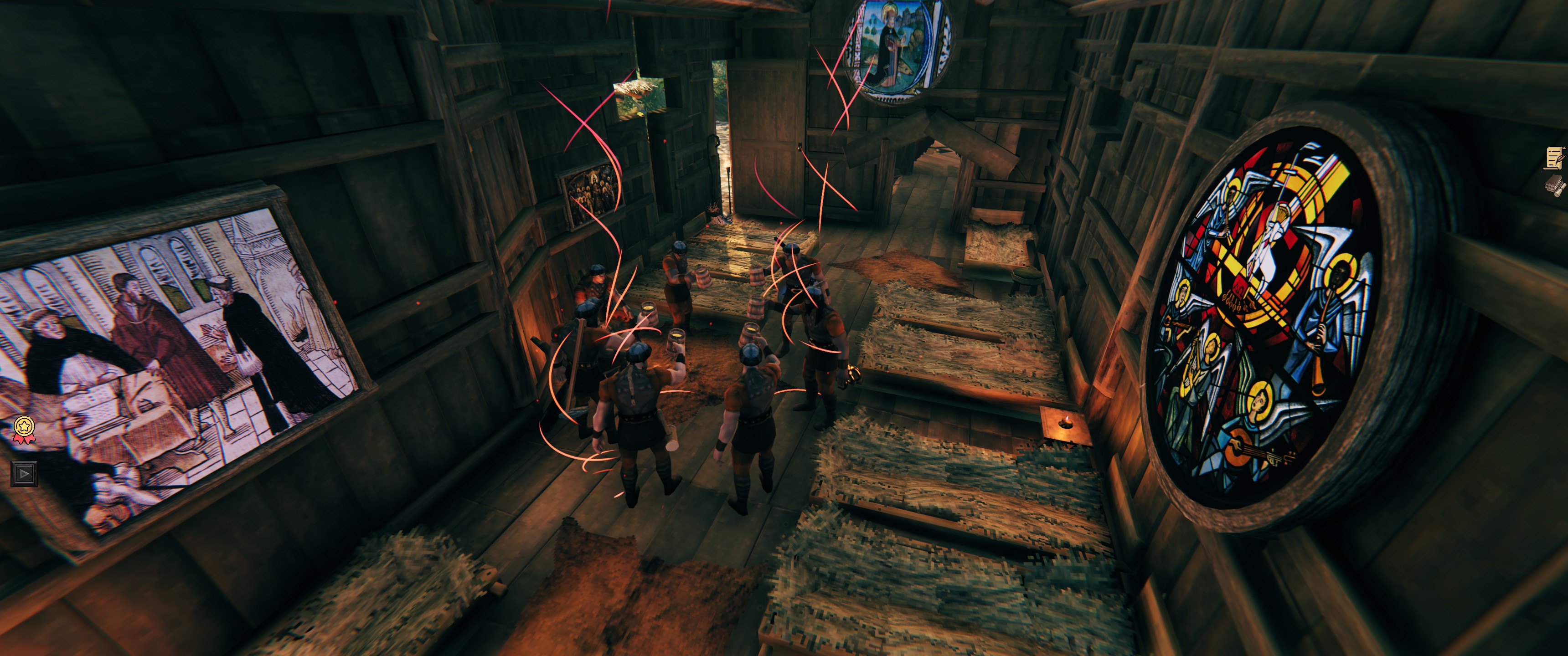Open the gold star medal icon
Viewport: 1568px width, 656px height.
(24, 429)
